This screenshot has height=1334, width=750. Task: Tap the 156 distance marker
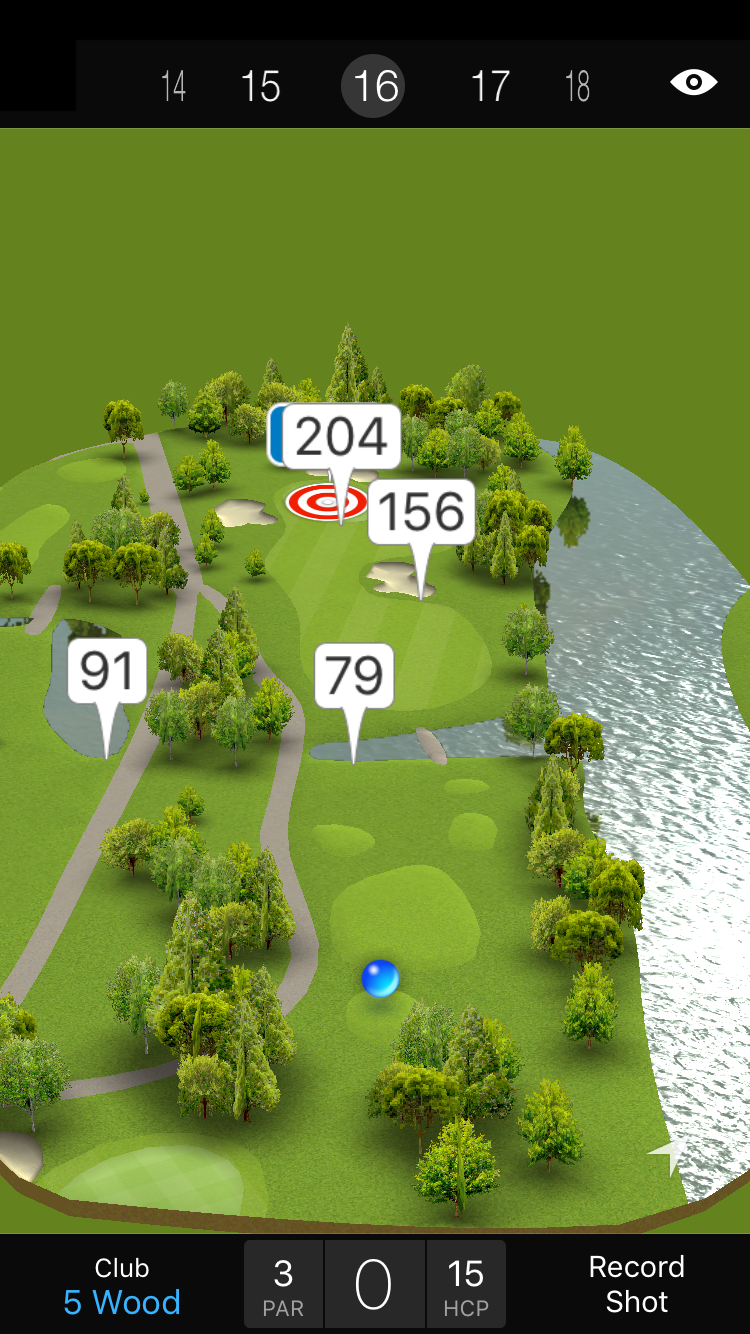coord(421,512)
